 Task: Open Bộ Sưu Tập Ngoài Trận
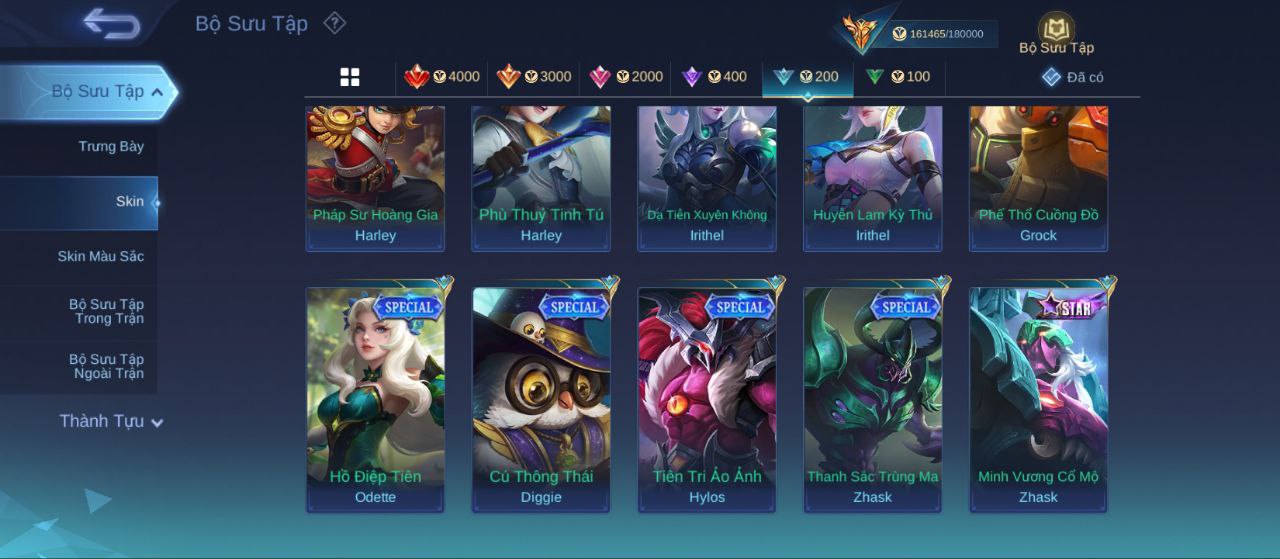click(106, 366)
